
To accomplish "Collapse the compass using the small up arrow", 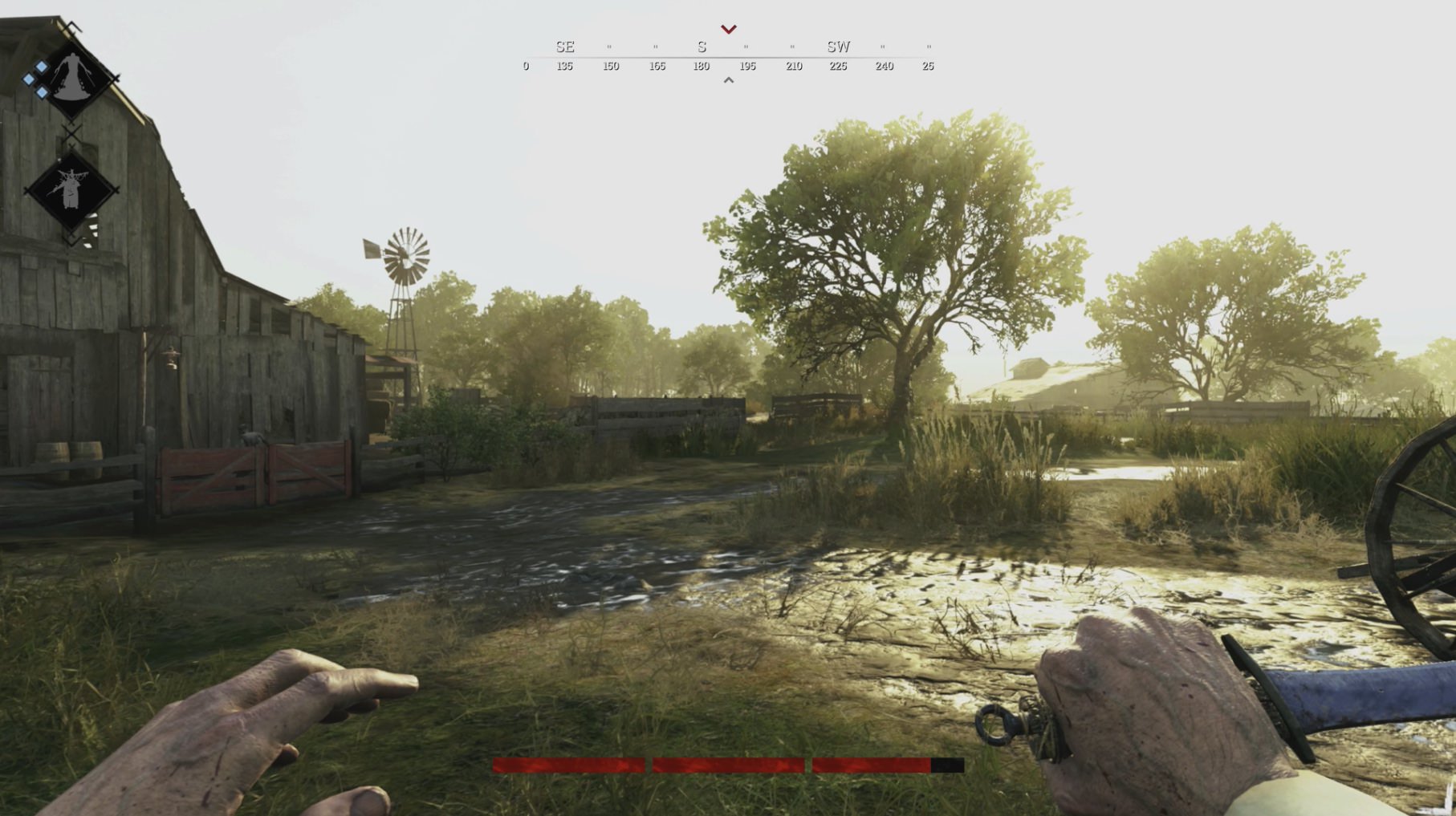I will coord(729,79).
